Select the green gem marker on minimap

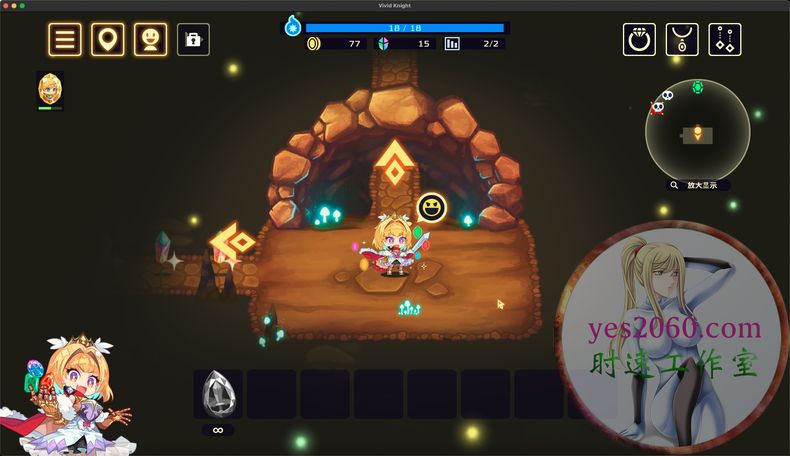(697, 88)
